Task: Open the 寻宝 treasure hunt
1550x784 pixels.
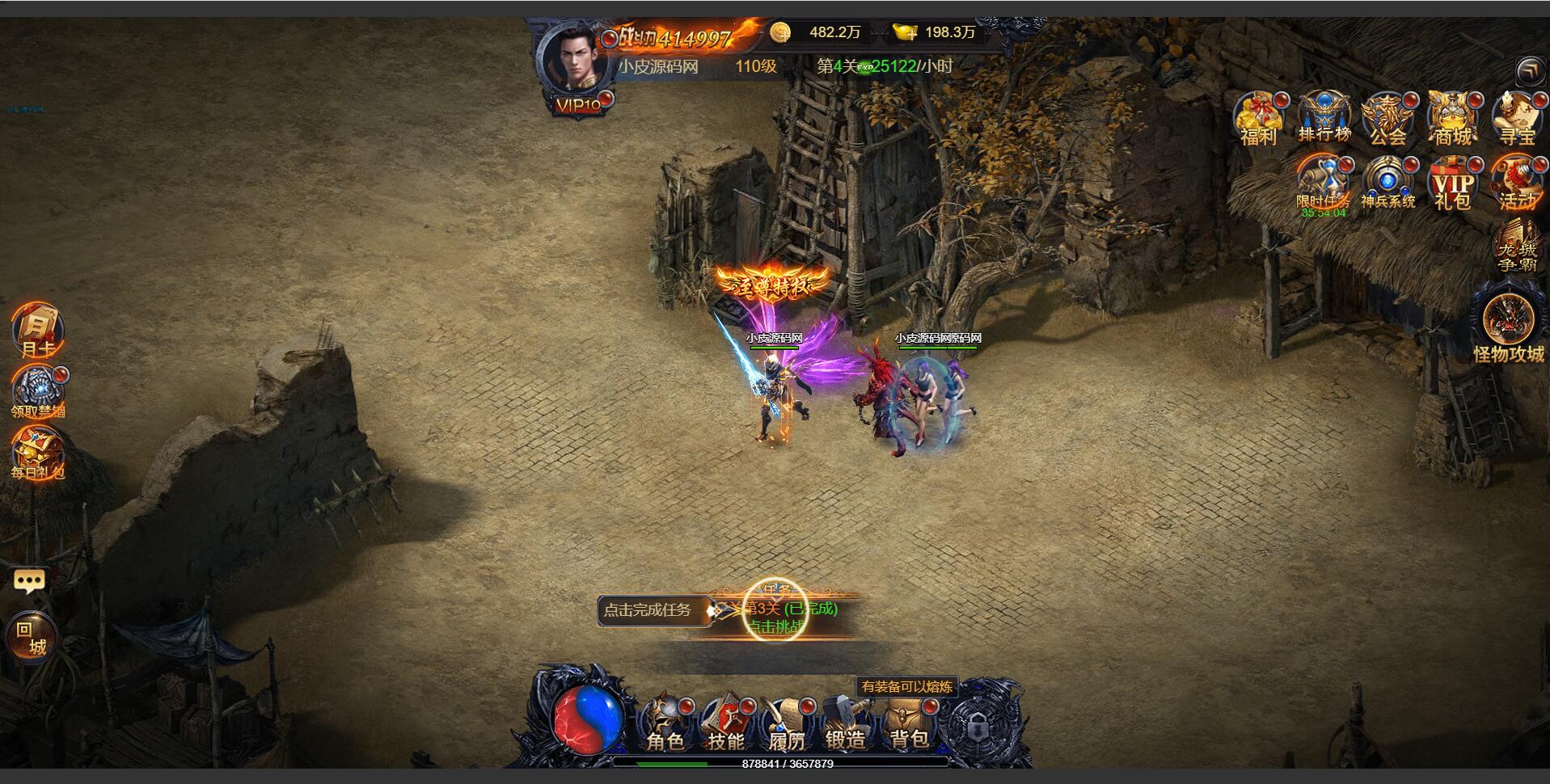Action: [x=1516, y=119]
